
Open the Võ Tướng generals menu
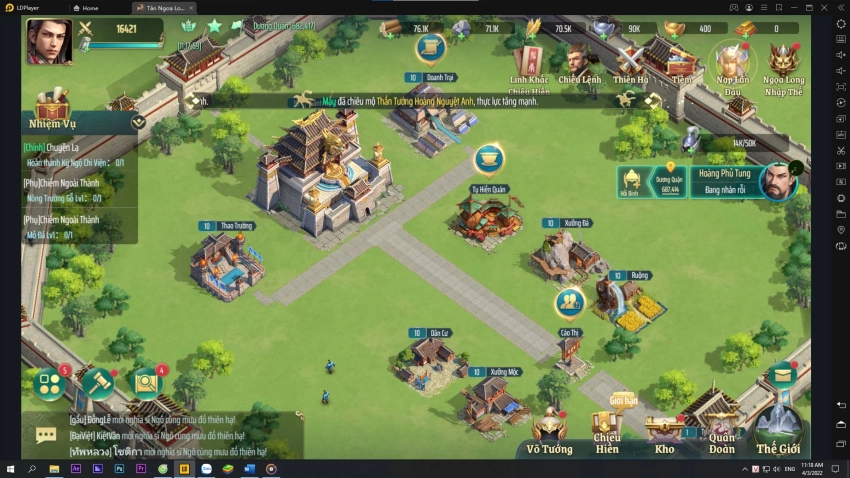549,432
